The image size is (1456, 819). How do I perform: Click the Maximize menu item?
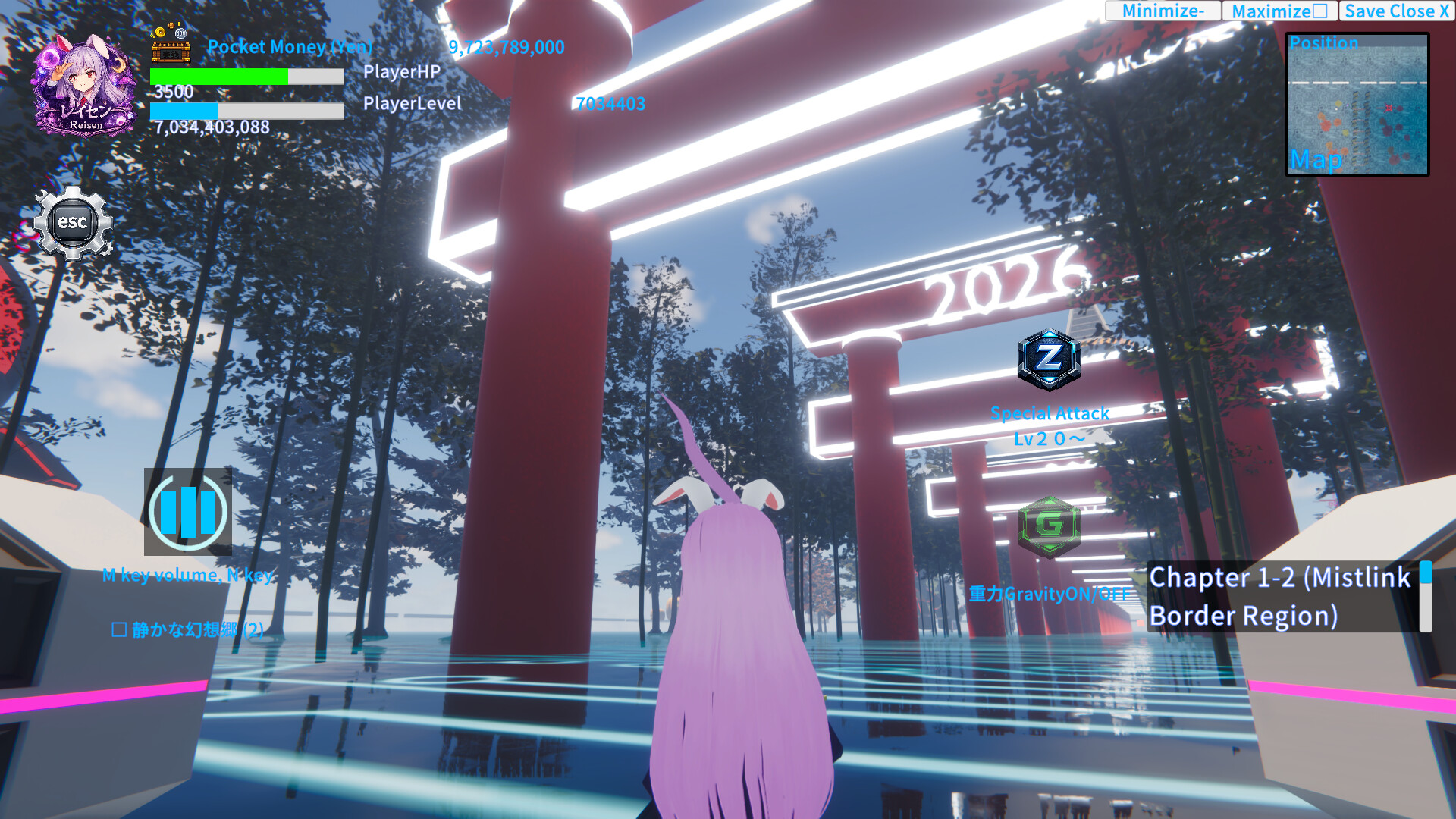[1280, 11]
